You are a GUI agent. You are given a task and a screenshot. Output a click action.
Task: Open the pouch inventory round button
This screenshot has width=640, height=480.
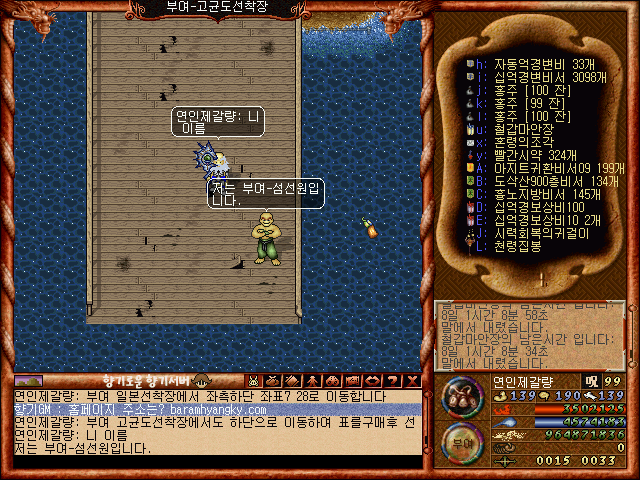(x=461, y=397)
